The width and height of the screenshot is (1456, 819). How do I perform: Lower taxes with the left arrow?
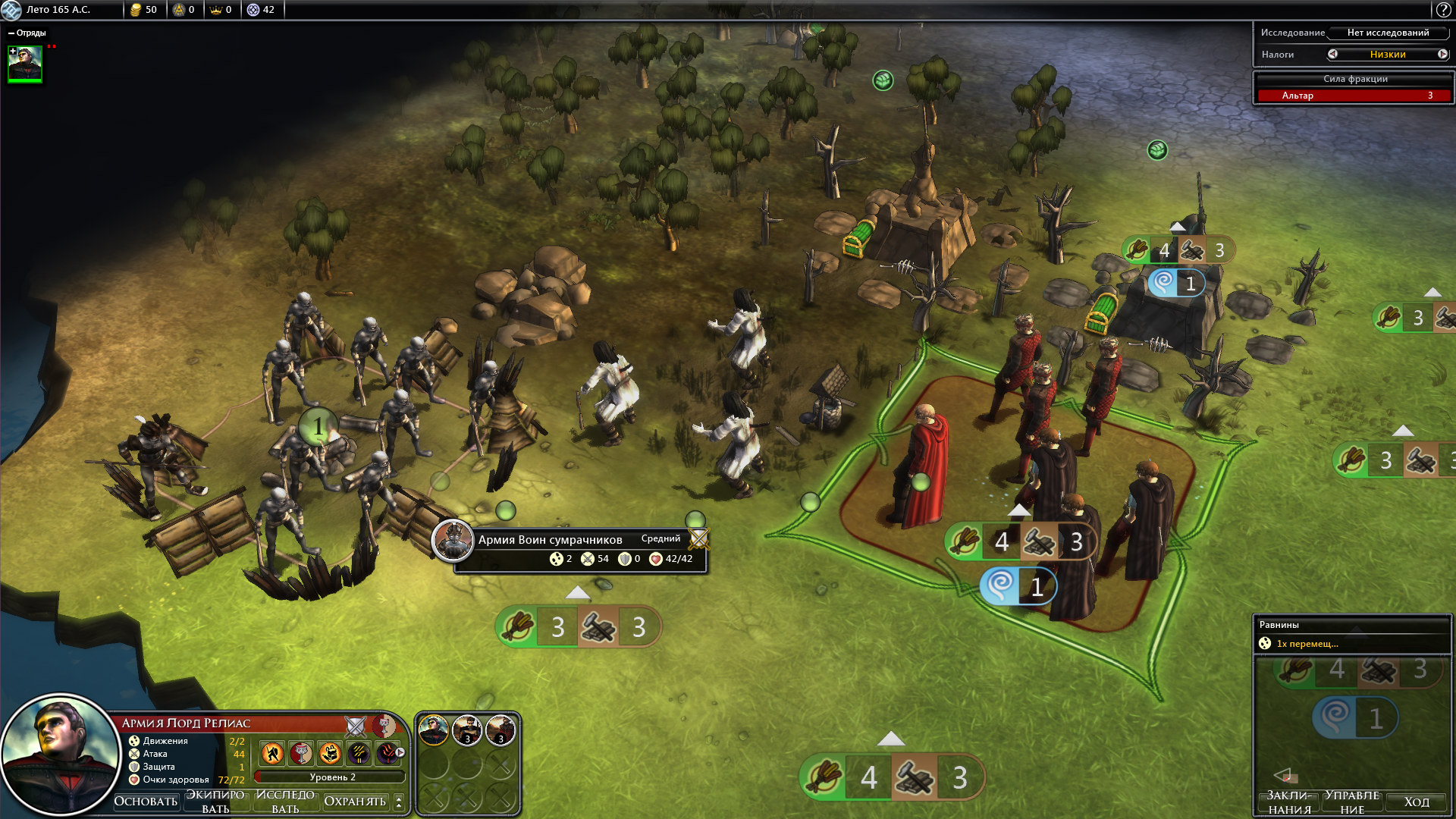click(1332, 54)
